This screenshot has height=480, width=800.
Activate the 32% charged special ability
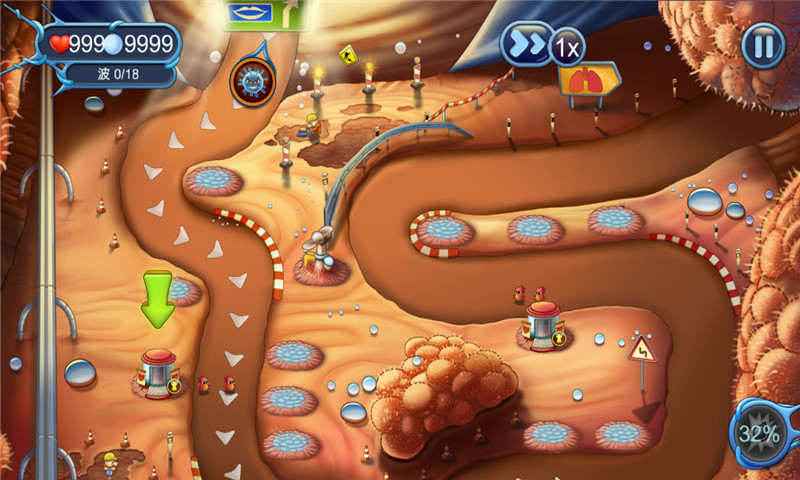point(759,432)
